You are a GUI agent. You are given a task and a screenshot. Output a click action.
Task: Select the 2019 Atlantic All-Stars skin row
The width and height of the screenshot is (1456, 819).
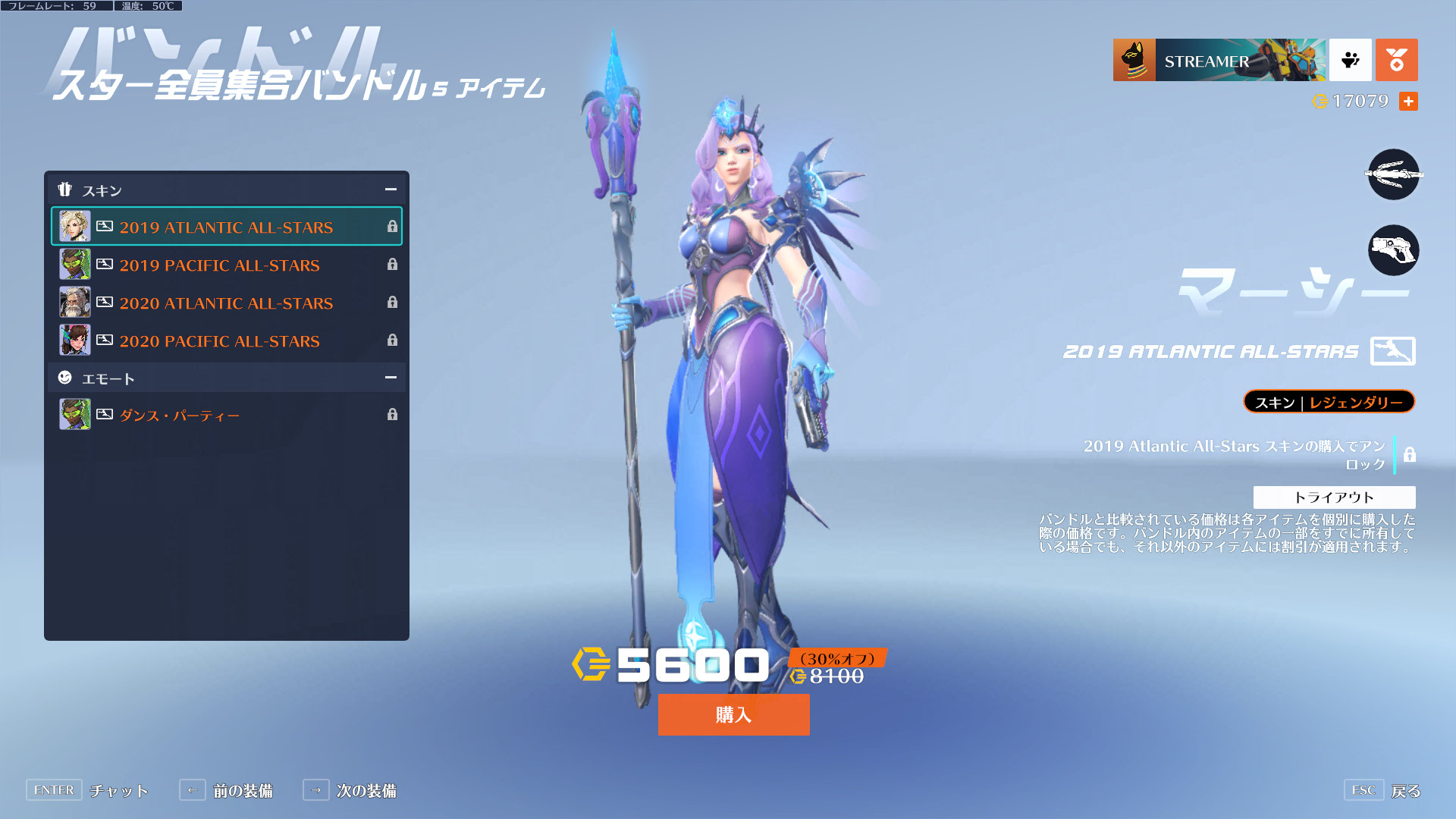point(226,227)
